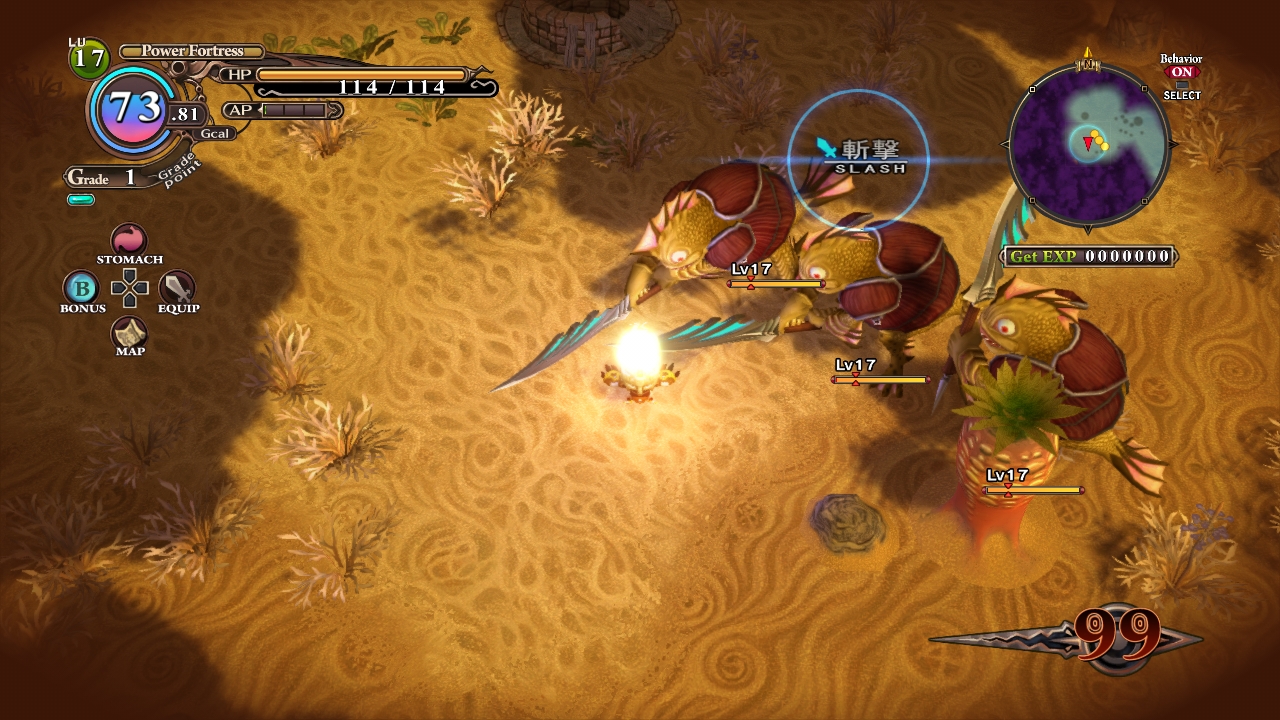
Task: Show the Map scroll icon
Action: pyautogui.click(x=129, y=333)
